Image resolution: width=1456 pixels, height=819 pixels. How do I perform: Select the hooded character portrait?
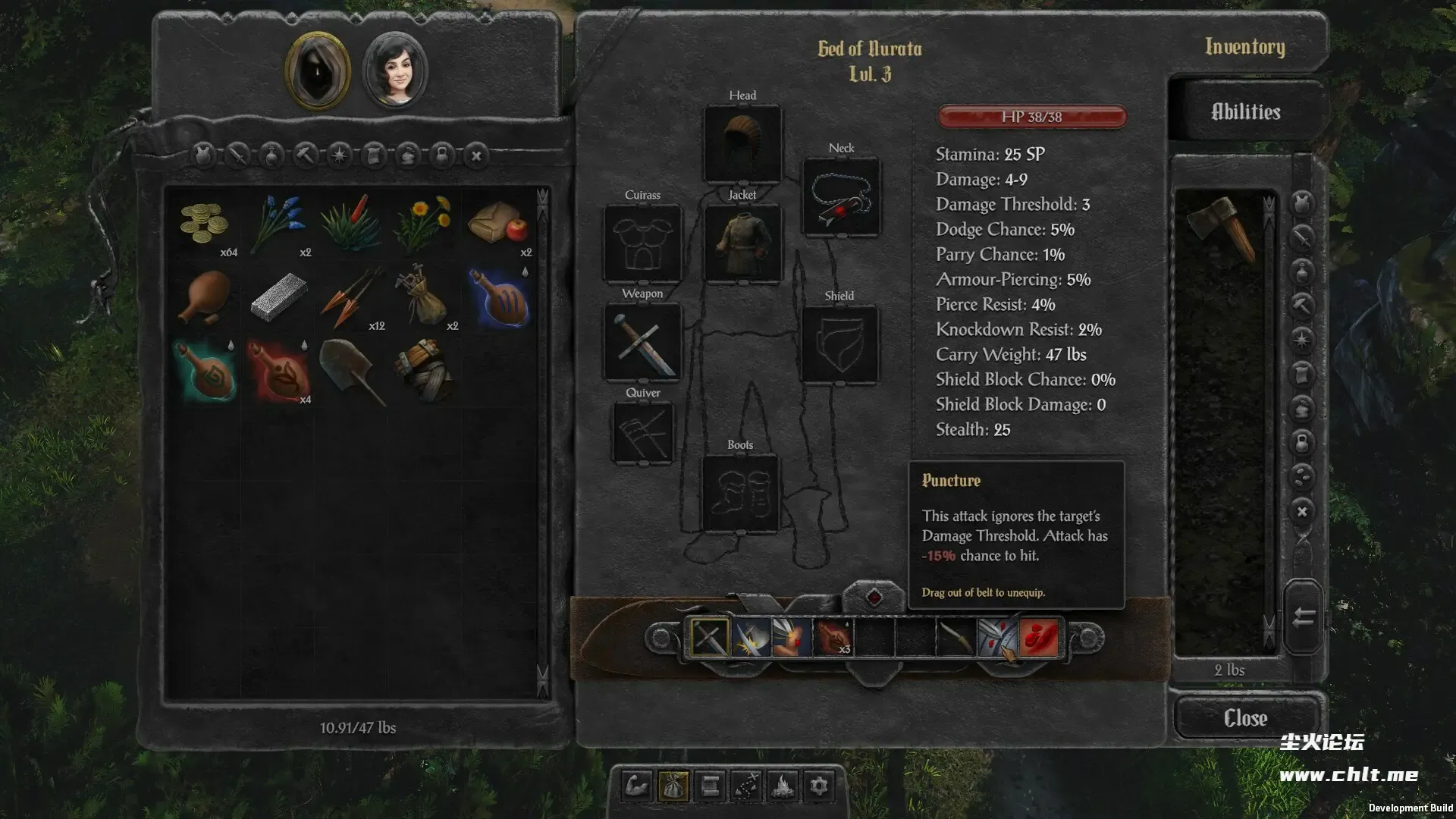point(318,71)
